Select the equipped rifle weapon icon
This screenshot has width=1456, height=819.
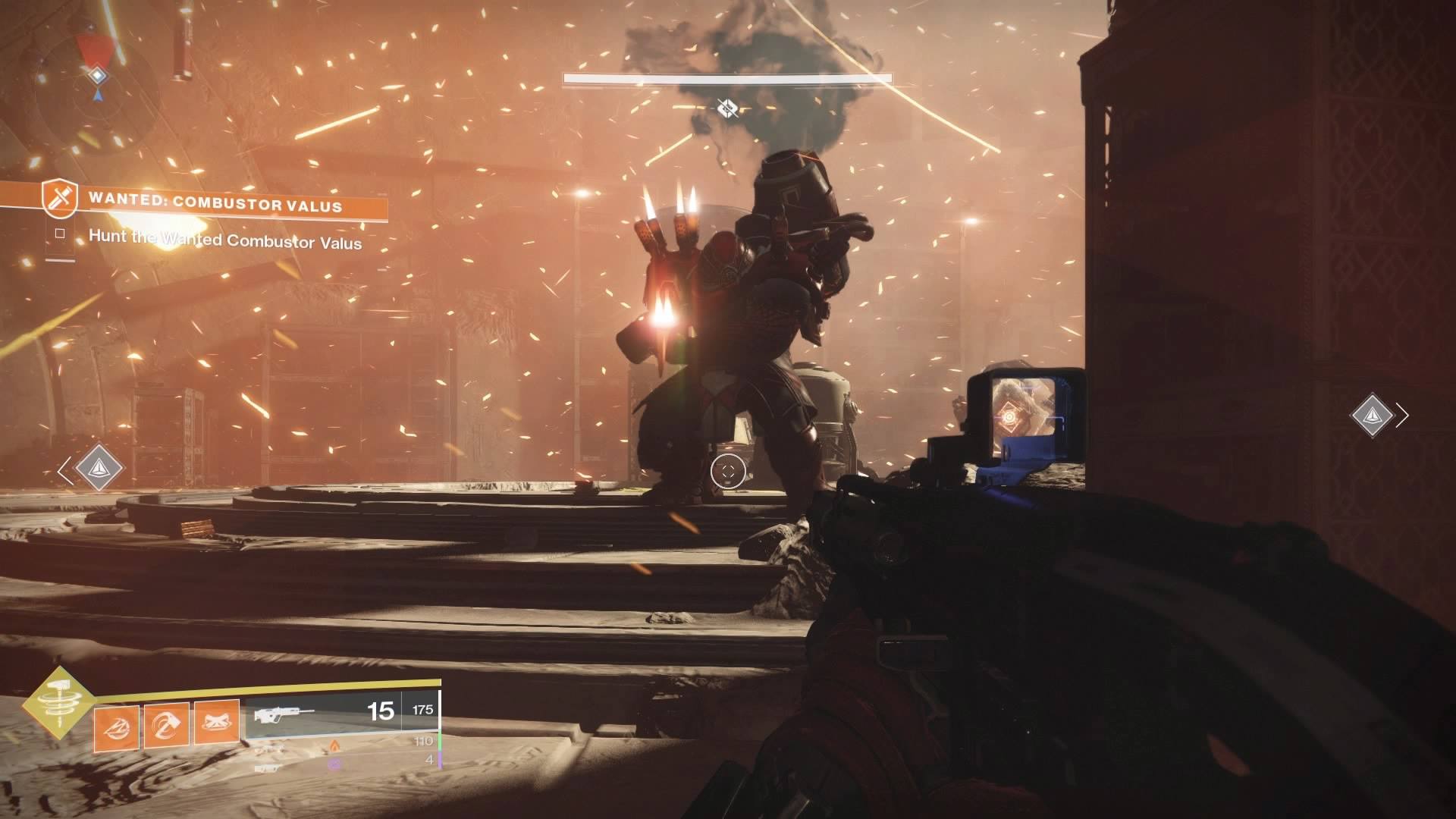coord(285,714)
